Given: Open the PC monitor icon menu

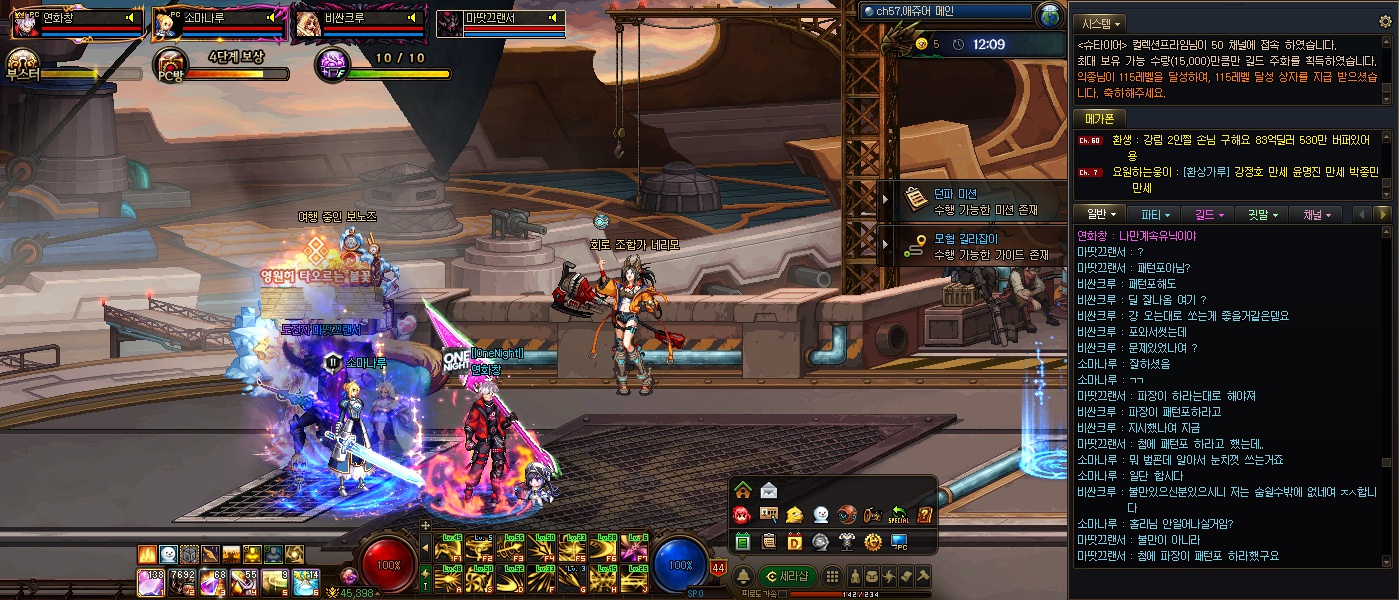Looking at the screenshot, I should click(899, 542).
